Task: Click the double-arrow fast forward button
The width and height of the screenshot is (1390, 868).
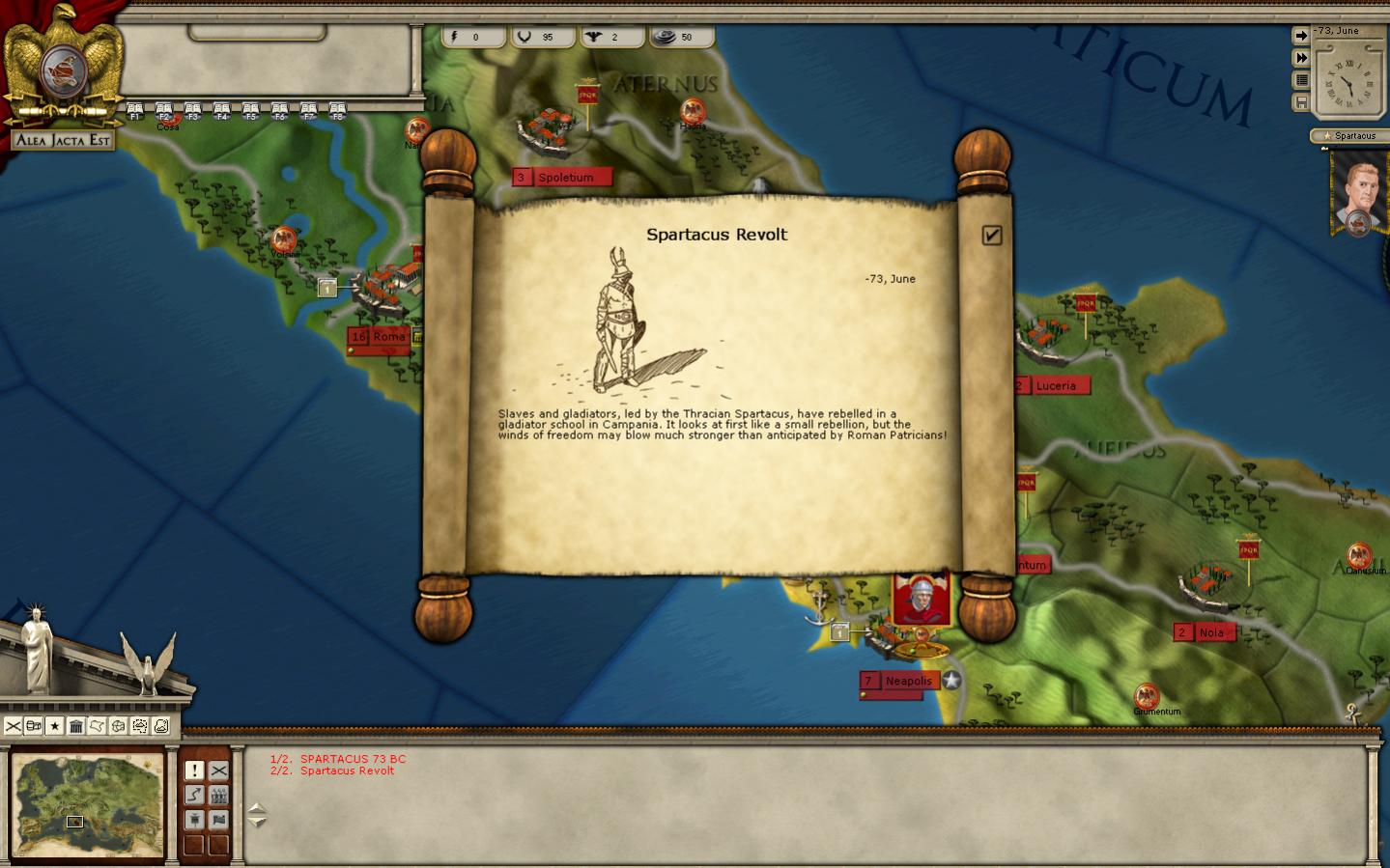Action: coord(1301,58)
